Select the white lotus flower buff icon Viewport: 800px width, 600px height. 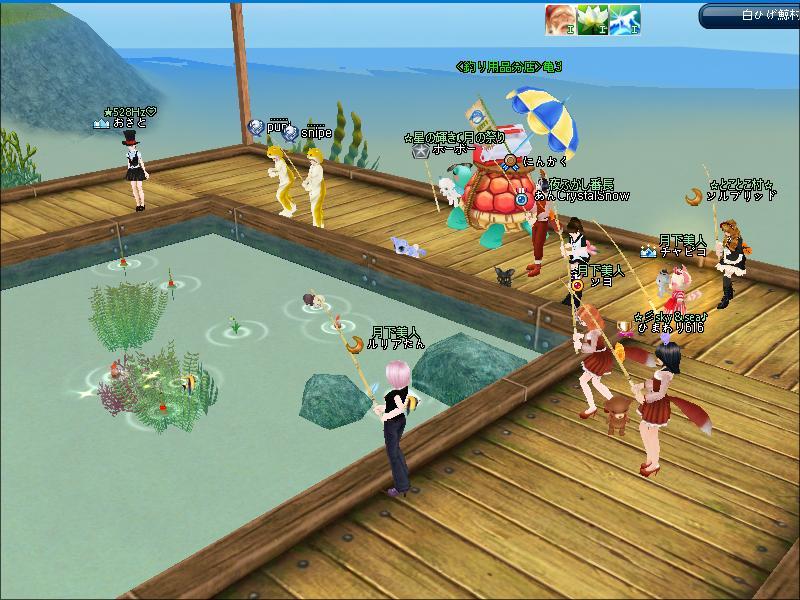point(592,18)
